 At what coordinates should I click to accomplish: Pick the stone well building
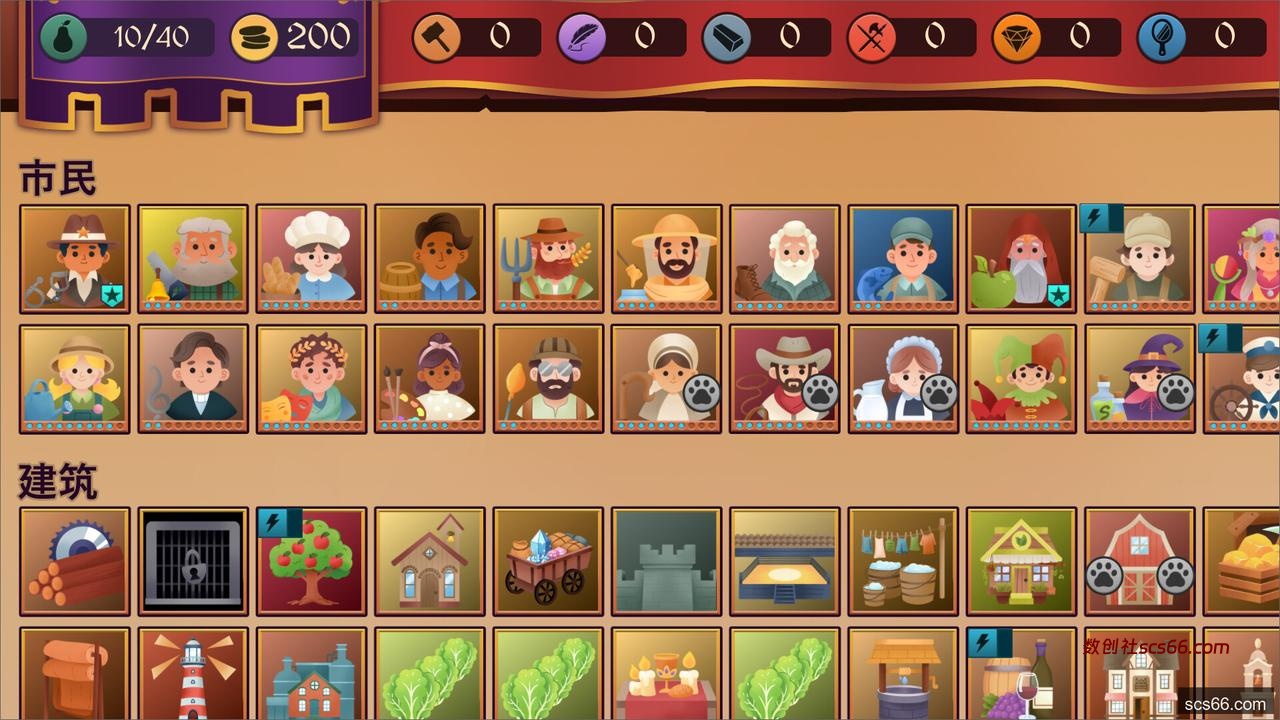[903, 675]
